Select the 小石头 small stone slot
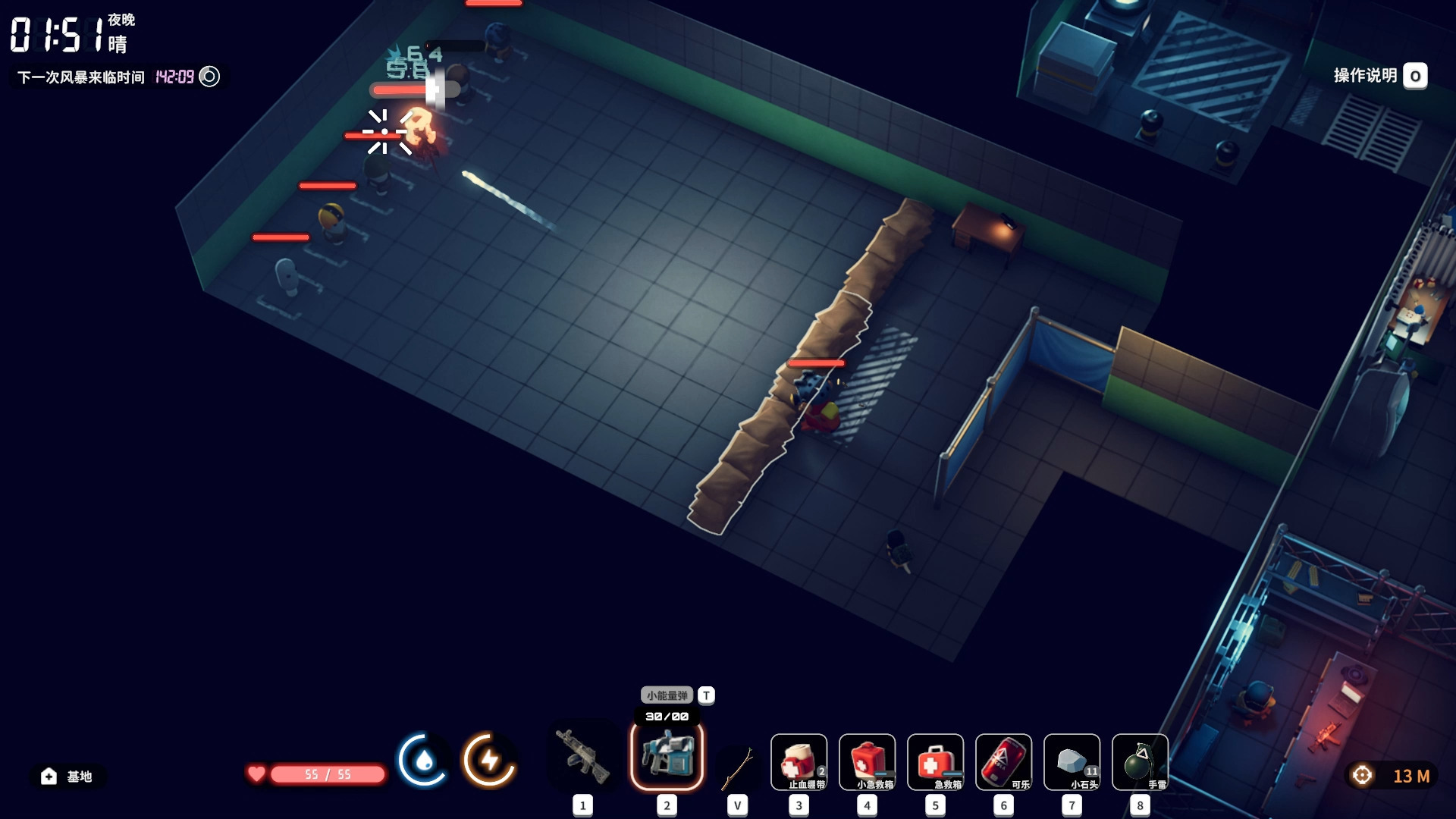The height and width of the screenshot is (819, 1456). [x=1072, y=762]
